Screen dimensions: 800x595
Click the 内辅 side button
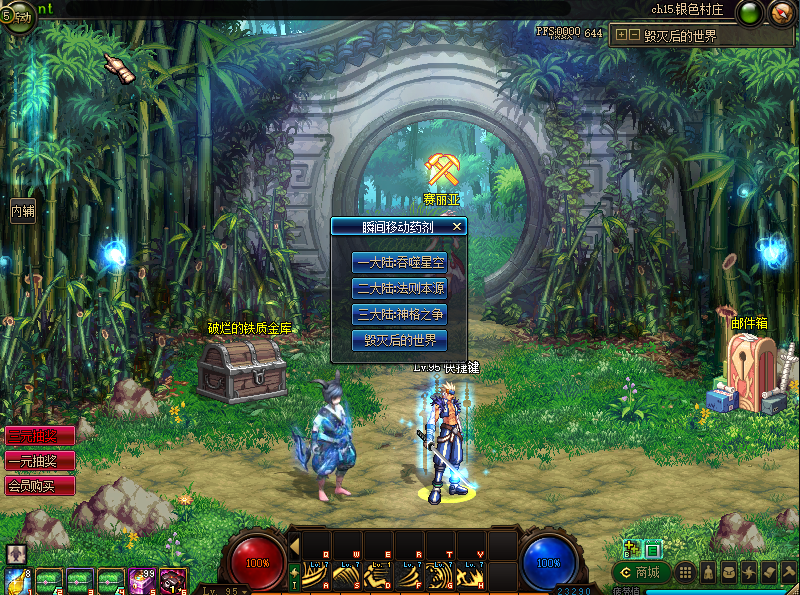(x=23, y=211)
